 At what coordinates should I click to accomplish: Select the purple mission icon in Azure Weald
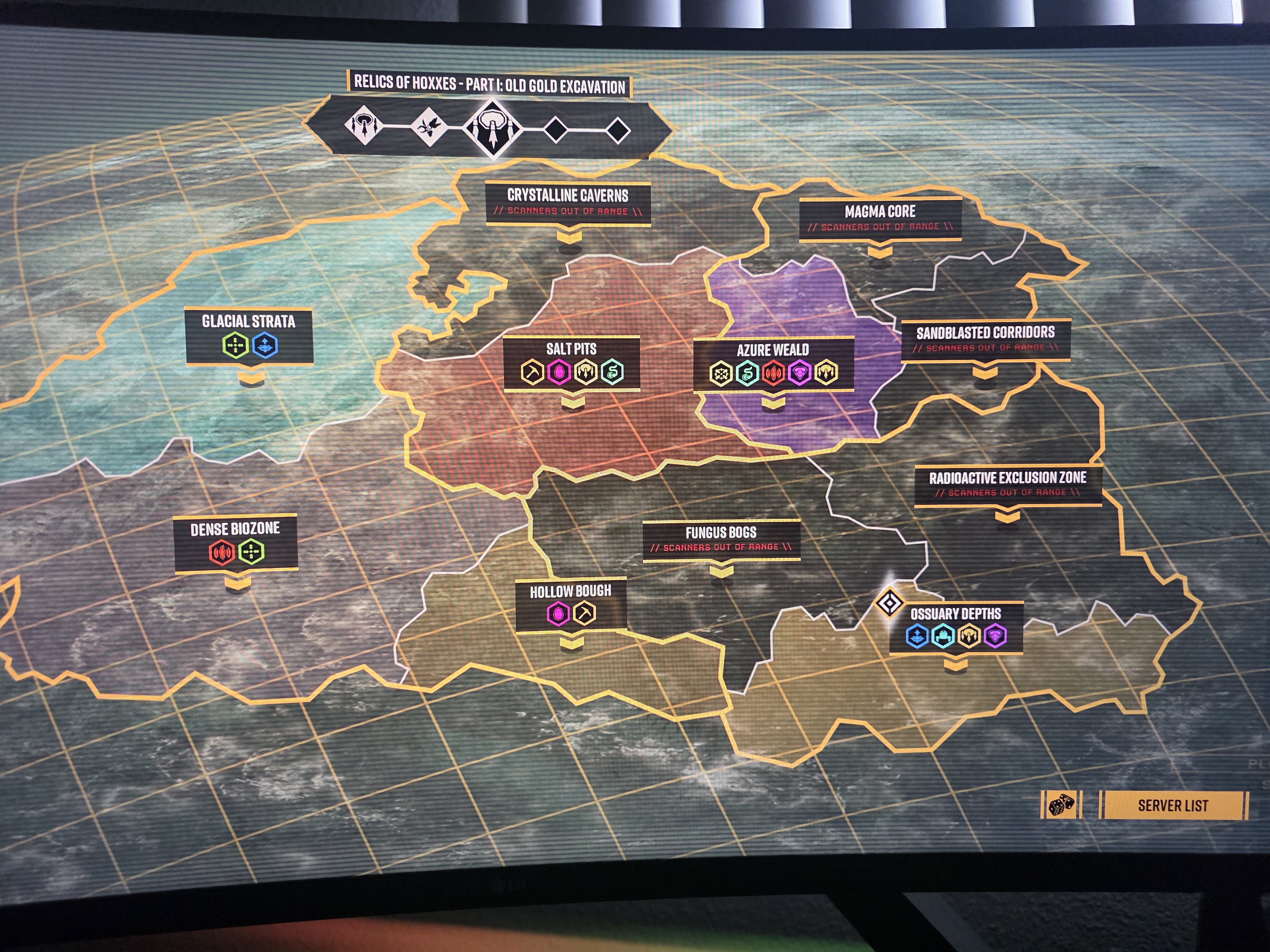point(800,373)
